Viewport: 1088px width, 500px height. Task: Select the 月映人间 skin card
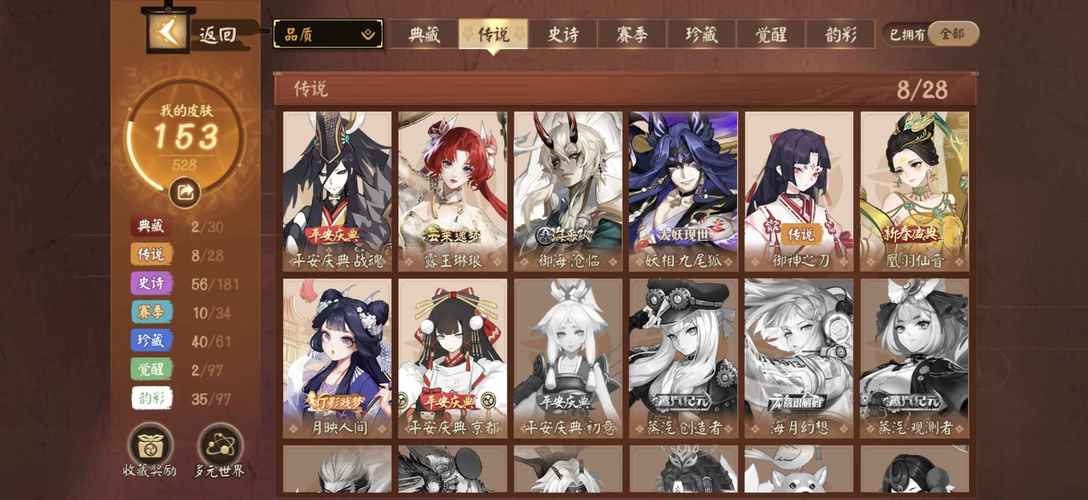click(337, 358)
